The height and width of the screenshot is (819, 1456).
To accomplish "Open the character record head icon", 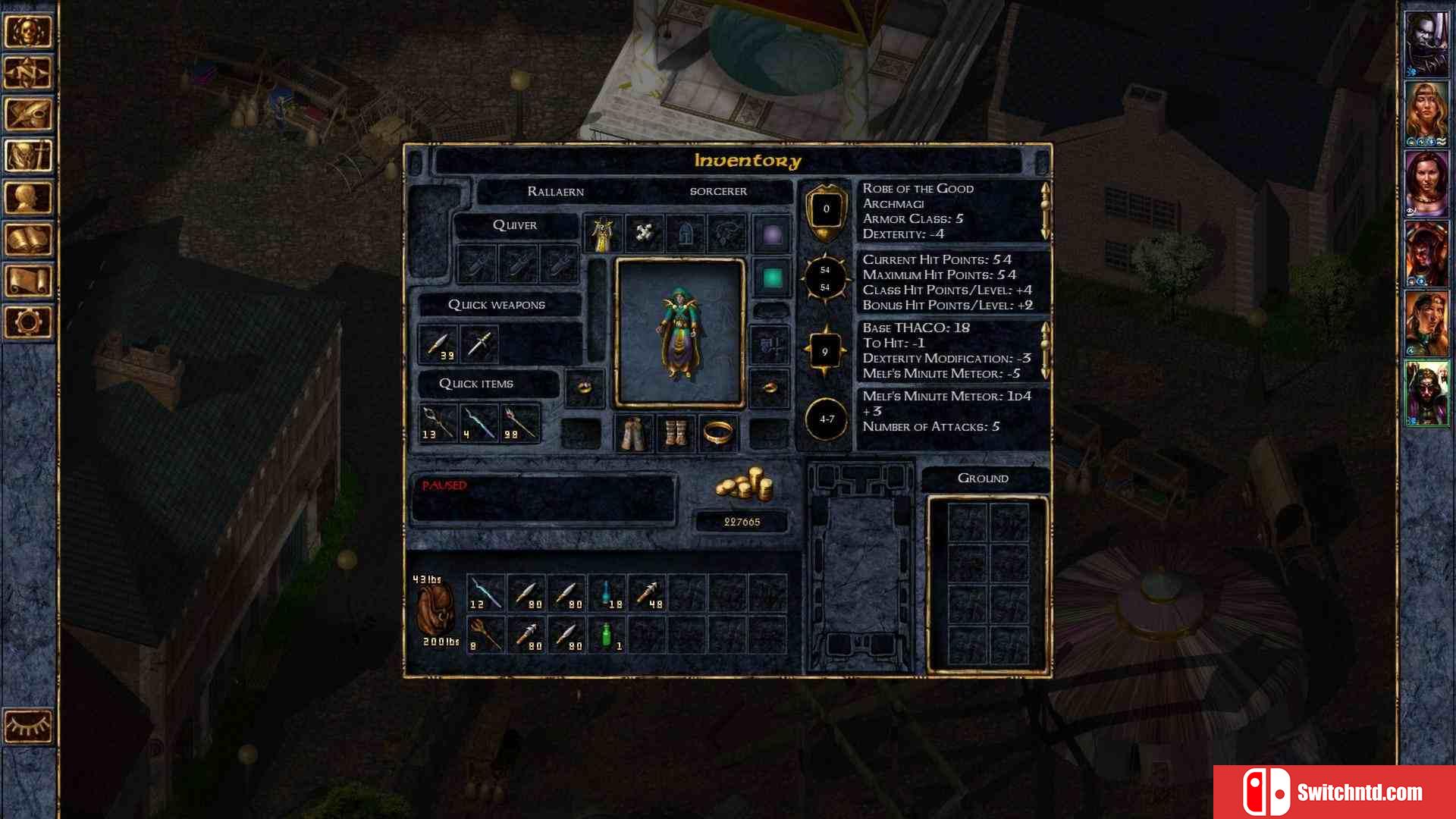I will pos(29,198).
